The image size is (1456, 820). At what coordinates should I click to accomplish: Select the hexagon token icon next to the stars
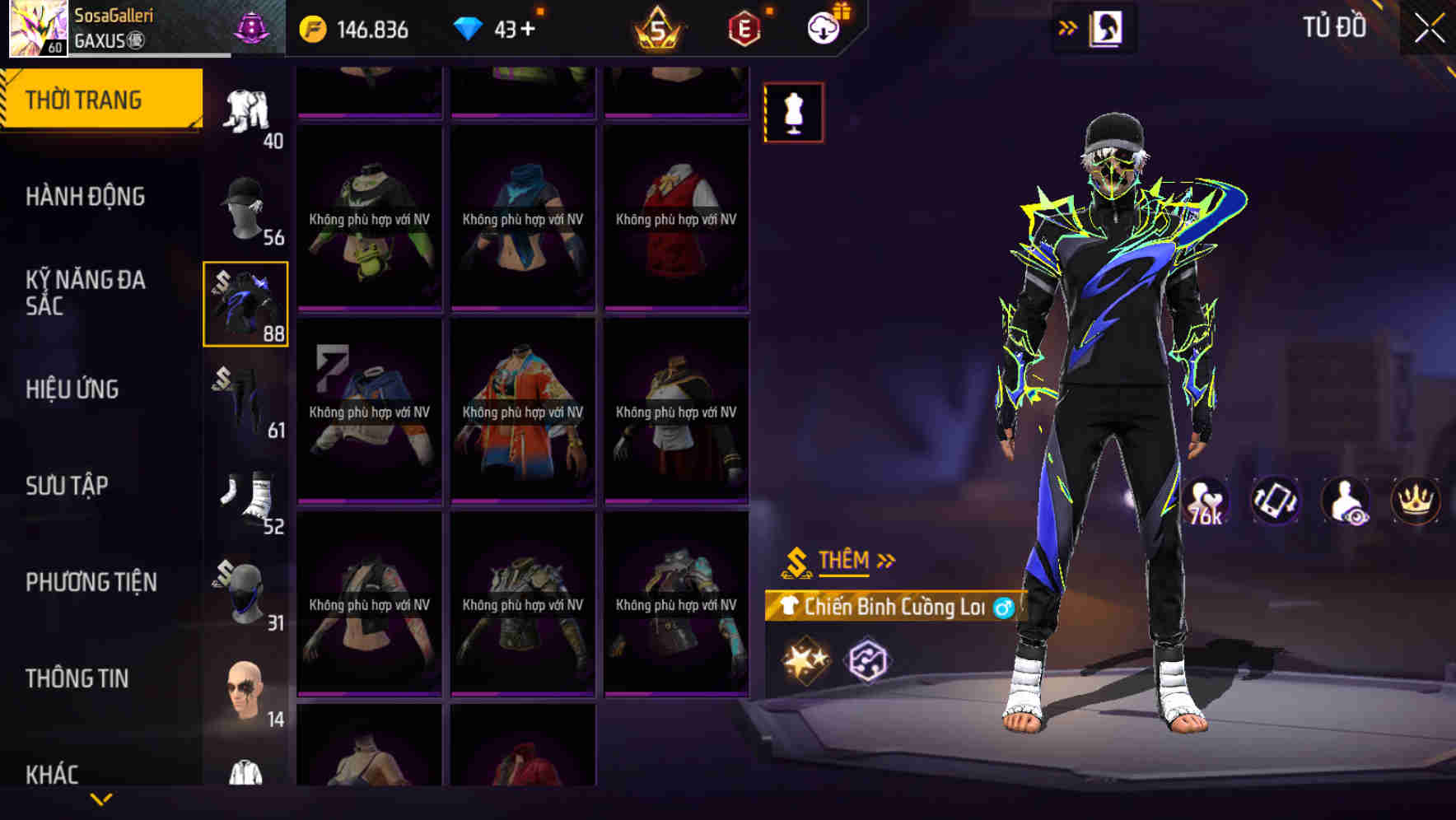[x=870, y=658]
